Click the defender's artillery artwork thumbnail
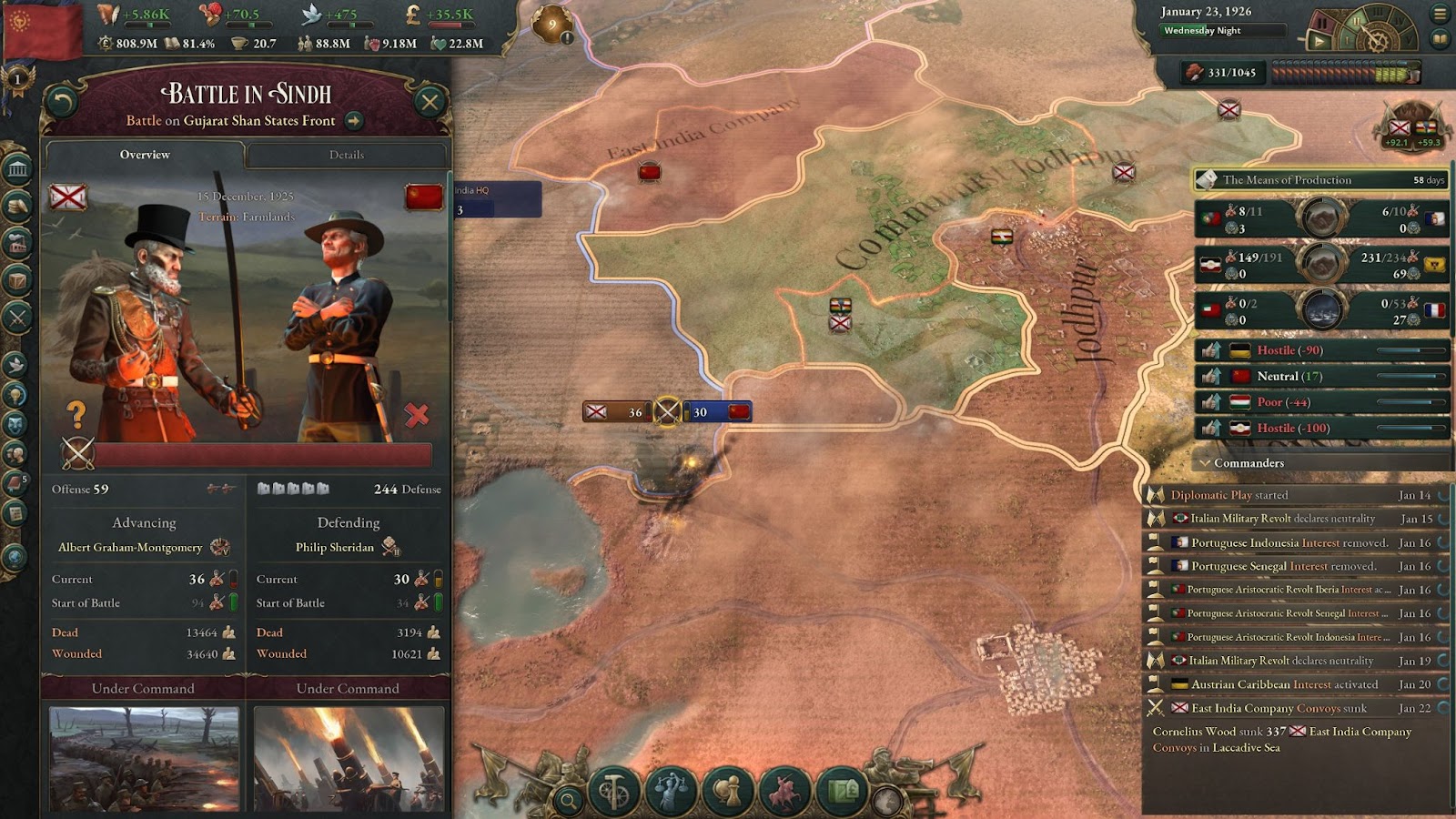Viewport: 1456px width, 819px height. [x=349, y=759]
